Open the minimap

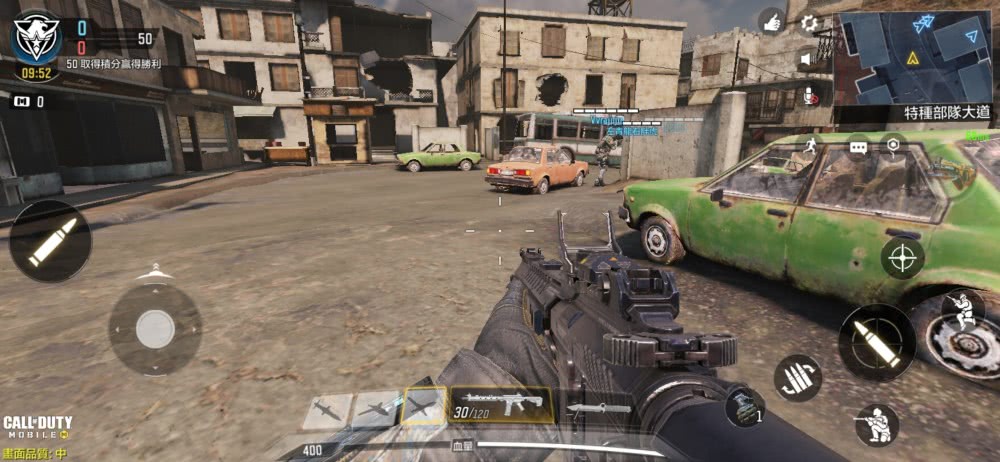(x=917, y=57)
